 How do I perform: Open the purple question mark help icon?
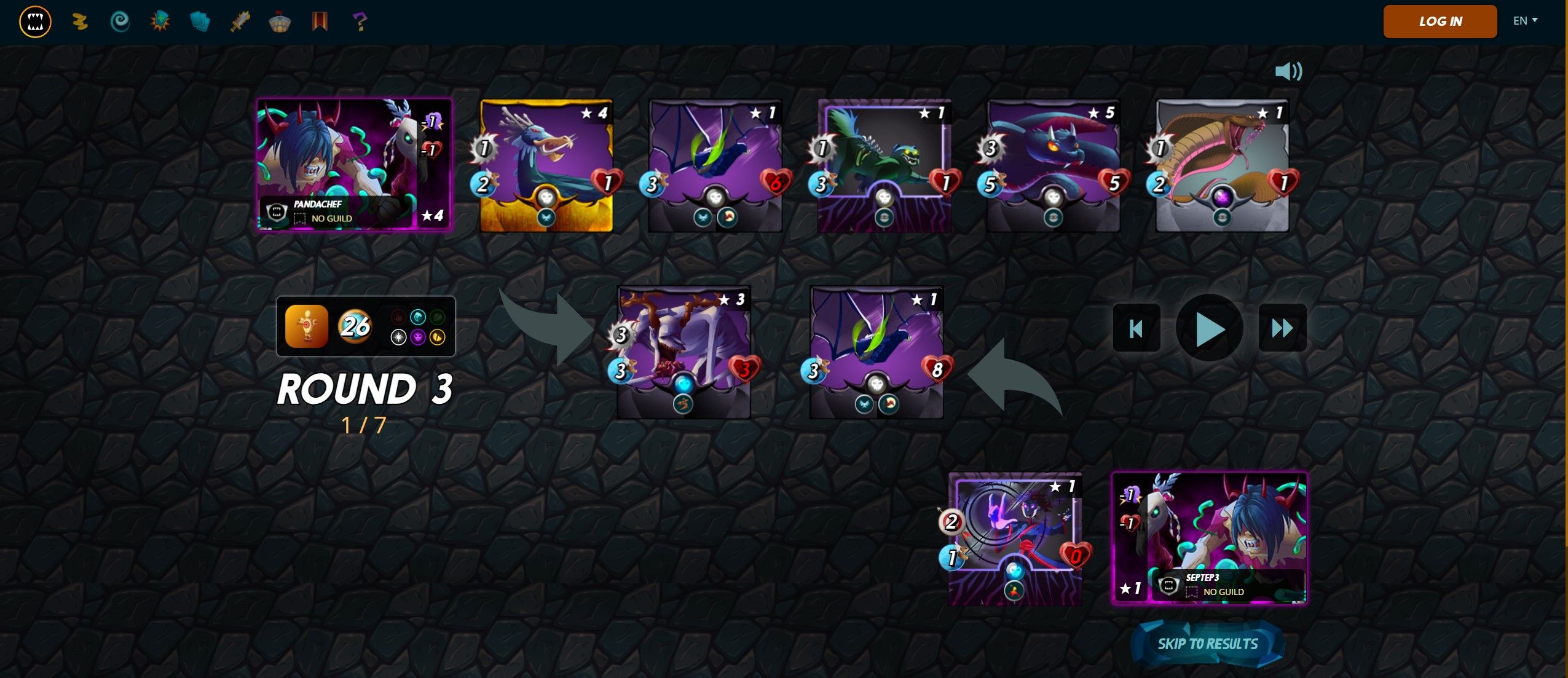point(360,22)
